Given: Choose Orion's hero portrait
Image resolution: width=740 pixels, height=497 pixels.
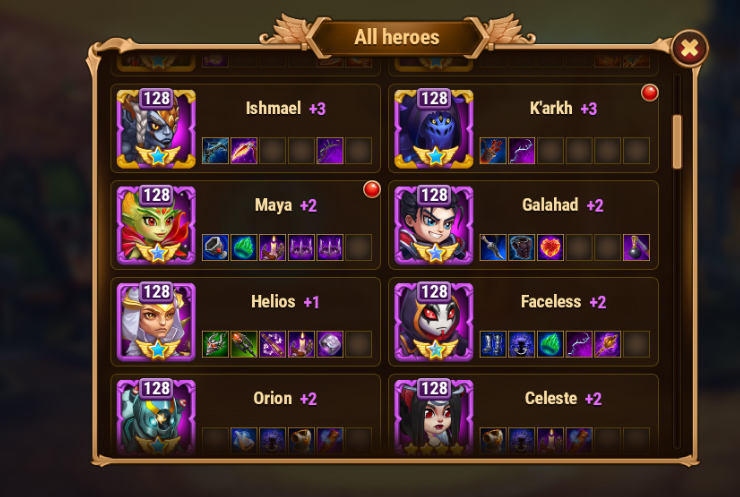Looking at the screenshot, I should [x=156, y=414].
